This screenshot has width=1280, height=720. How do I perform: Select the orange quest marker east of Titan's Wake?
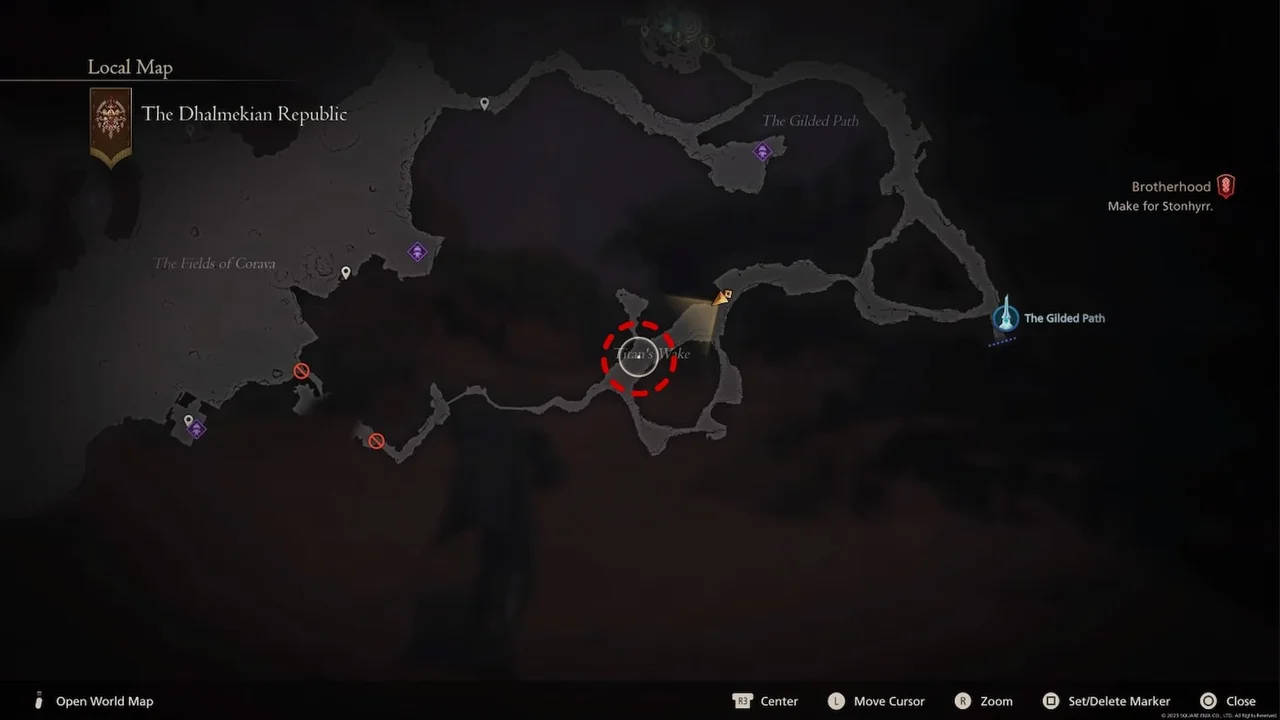(x=723, y=296)
